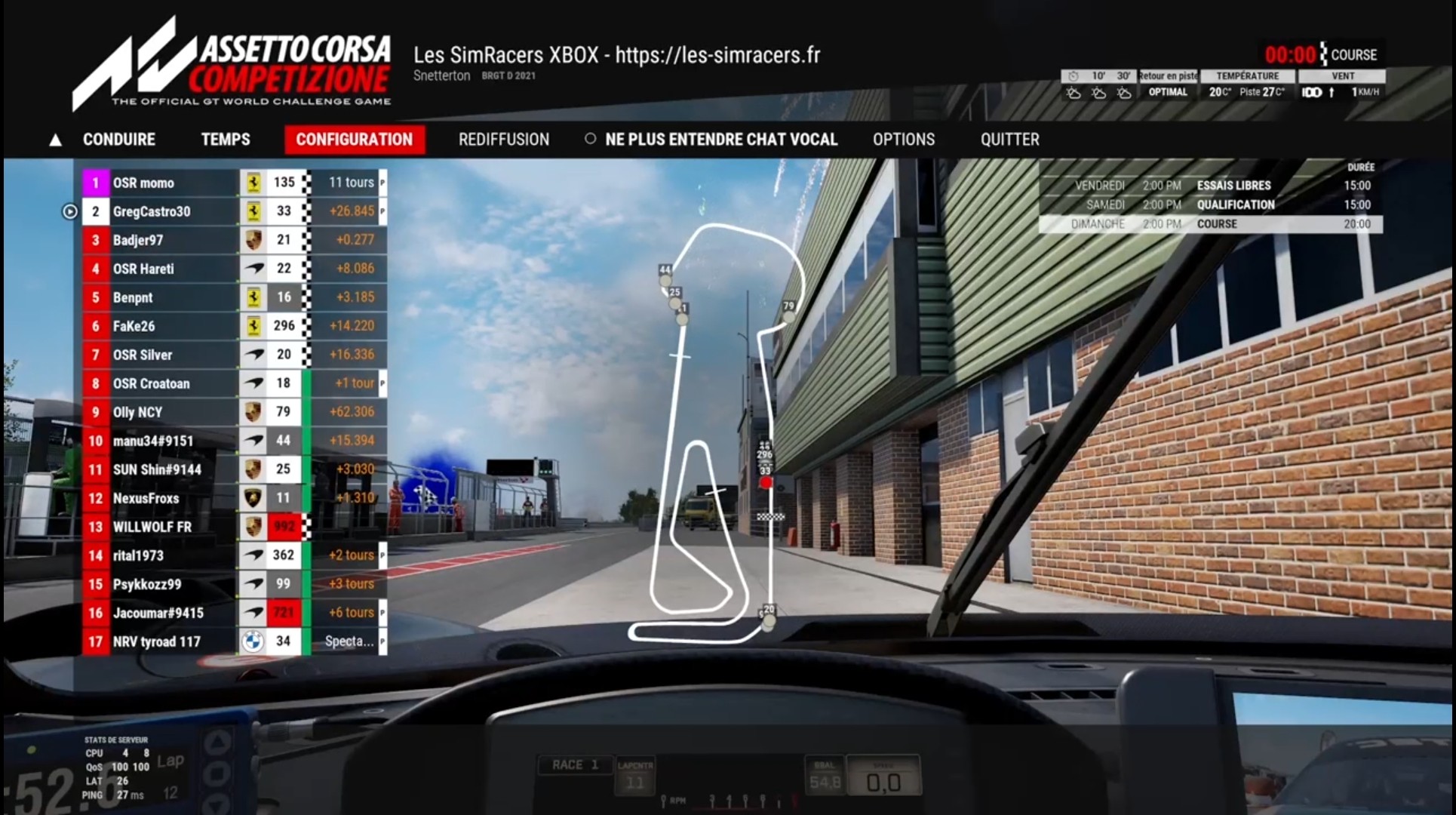Choose QUITTER to leave the session

[1009, 140]
